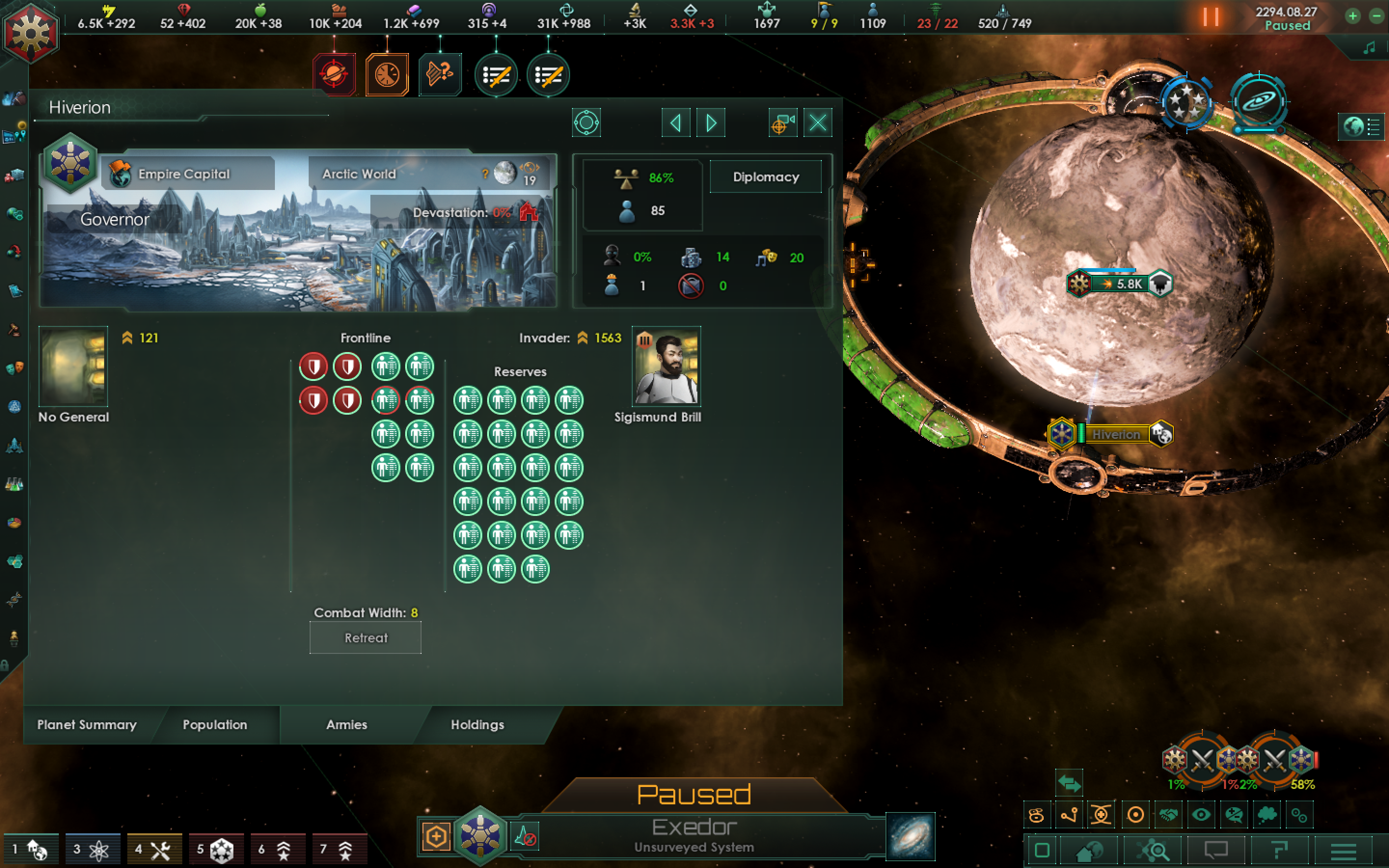Screen dimensions: 1389x868
Task: Select the Governor slot on planet banner
Action: [x=115, y=219]
